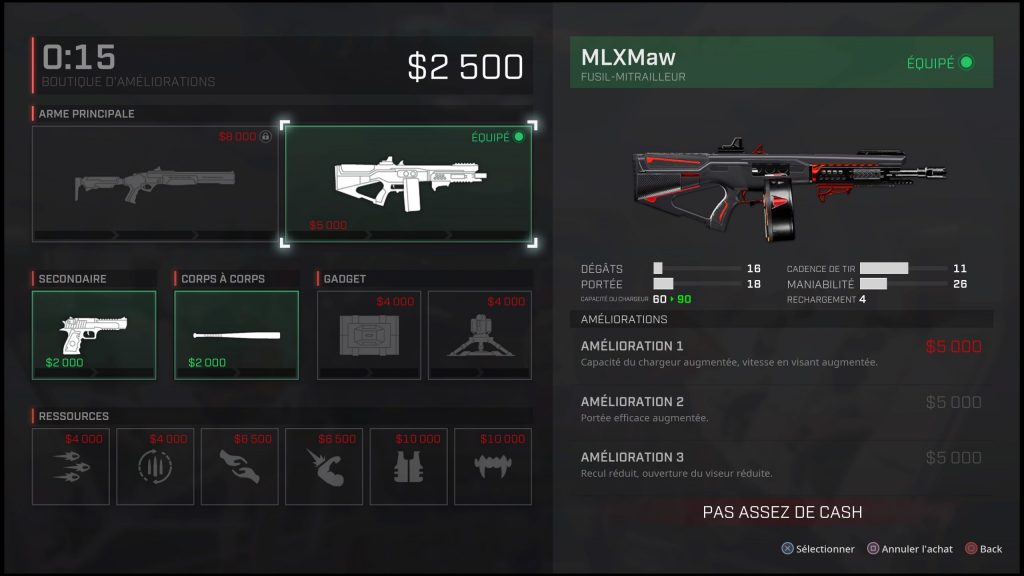Choose Amélioration 2 effective range upgrade
Viewport: 1024px width, 576px height.
(x=781, y=409)
